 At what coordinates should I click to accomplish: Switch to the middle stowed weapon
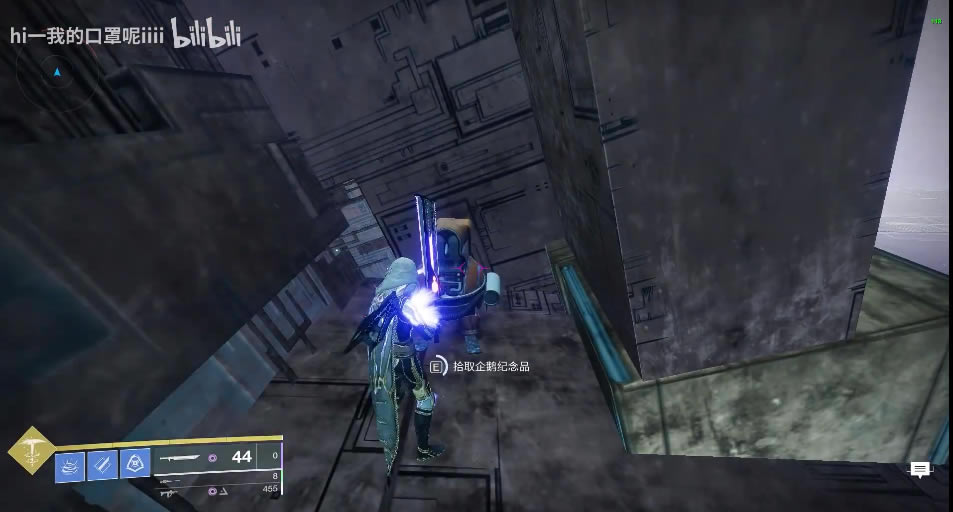[172, 479]
